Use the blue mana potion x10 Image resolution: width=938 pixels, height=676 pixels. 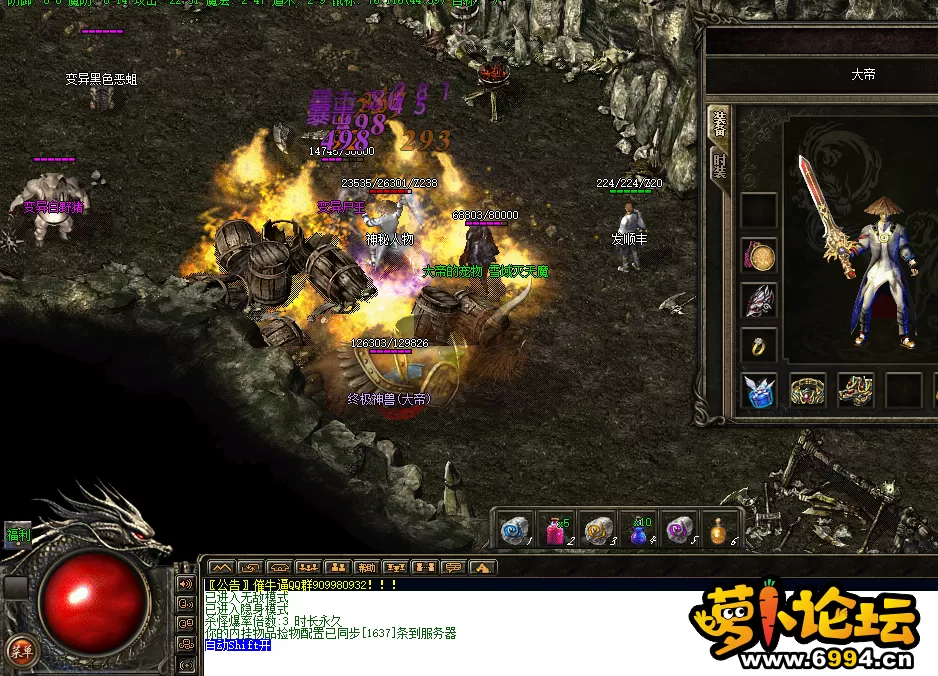tap(638, 530)
